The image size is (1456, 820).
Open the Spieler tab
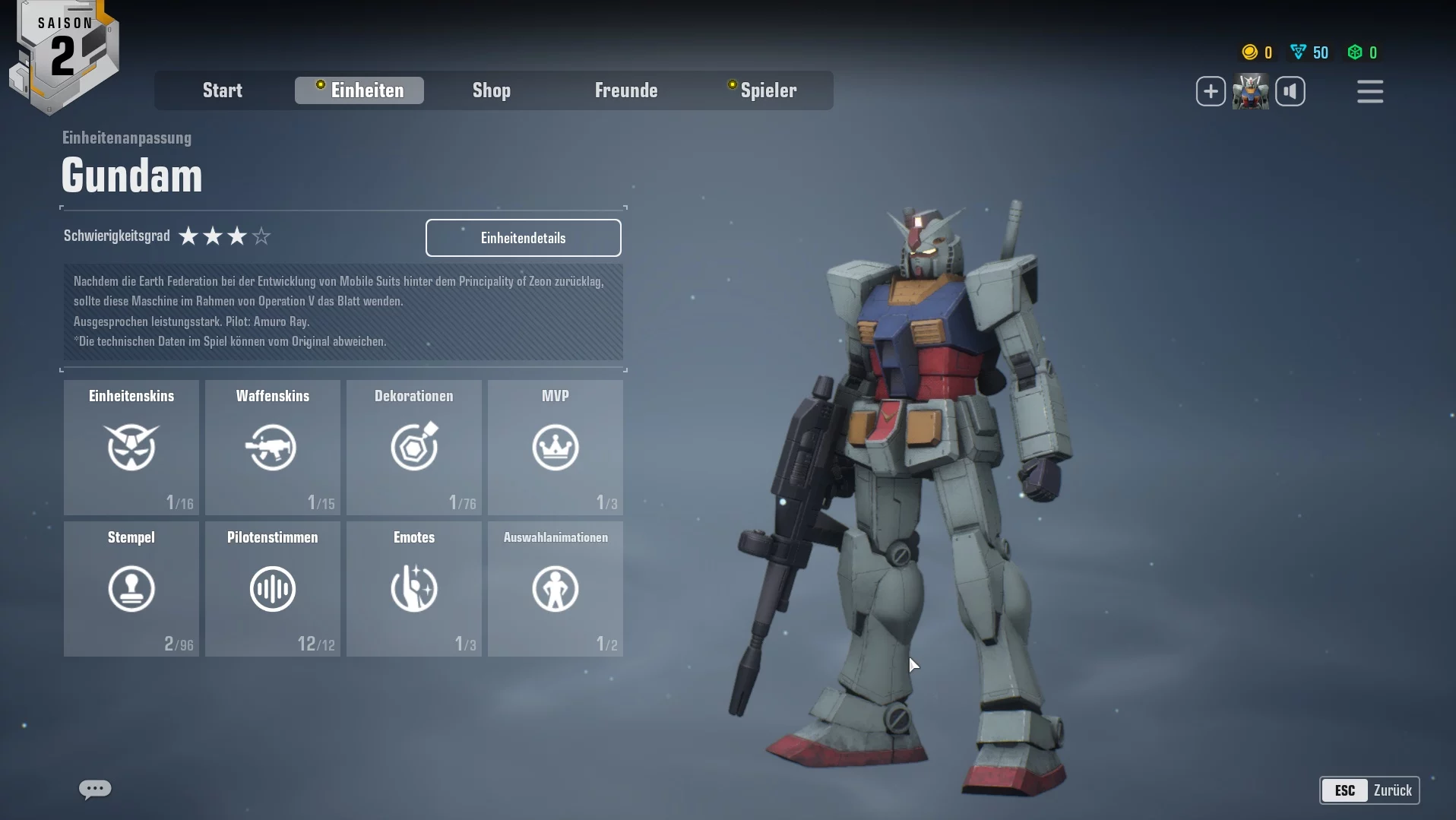763,90
